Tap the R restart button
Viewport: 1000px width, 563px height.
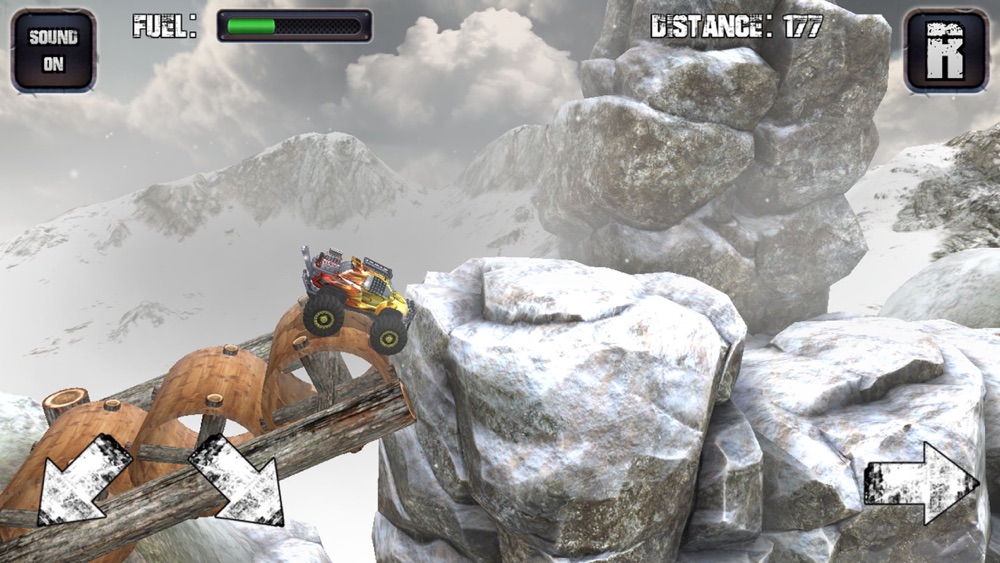945,51
